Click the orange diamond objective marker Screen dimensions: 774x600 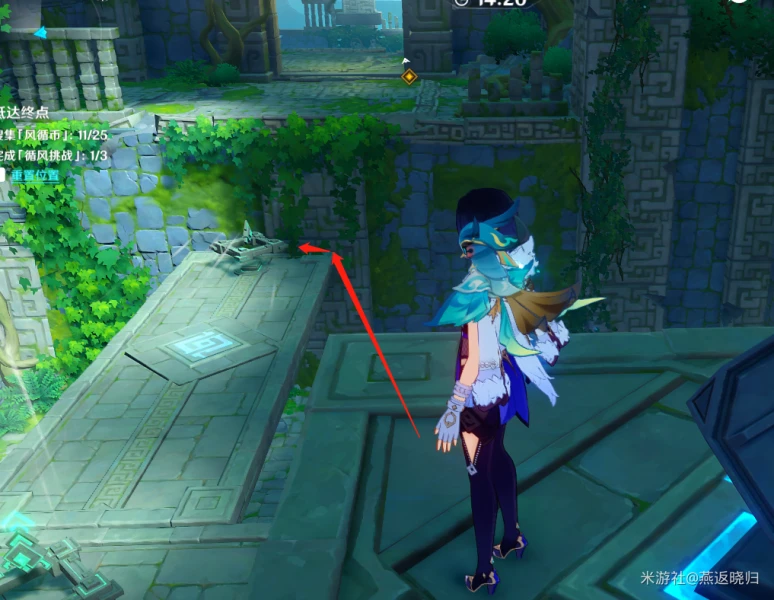click(x=408, y=76)
